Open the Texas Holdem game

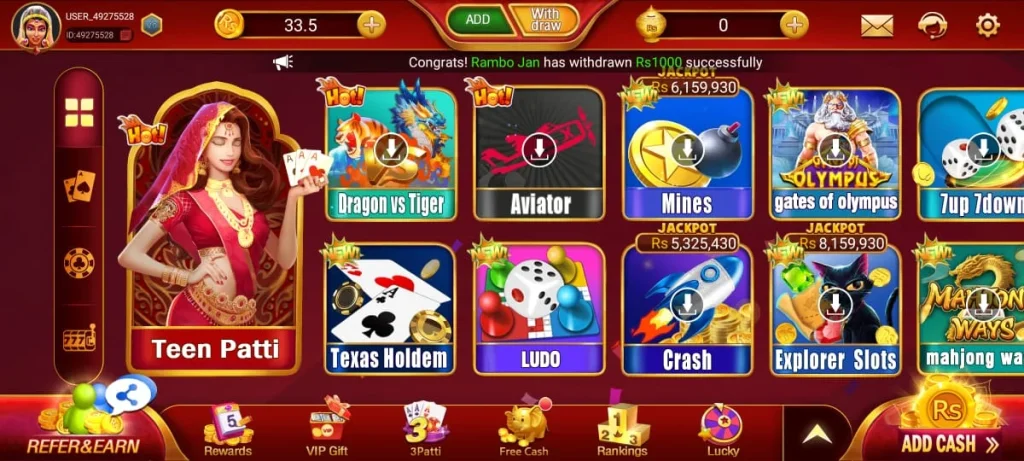pyautogui.click(x=390, y=308)
